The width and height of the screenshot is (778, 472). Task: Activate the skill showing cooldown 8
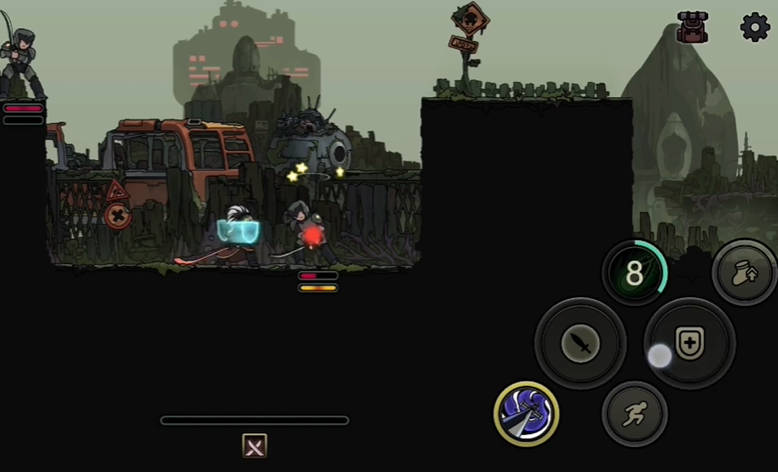point(635,273)
